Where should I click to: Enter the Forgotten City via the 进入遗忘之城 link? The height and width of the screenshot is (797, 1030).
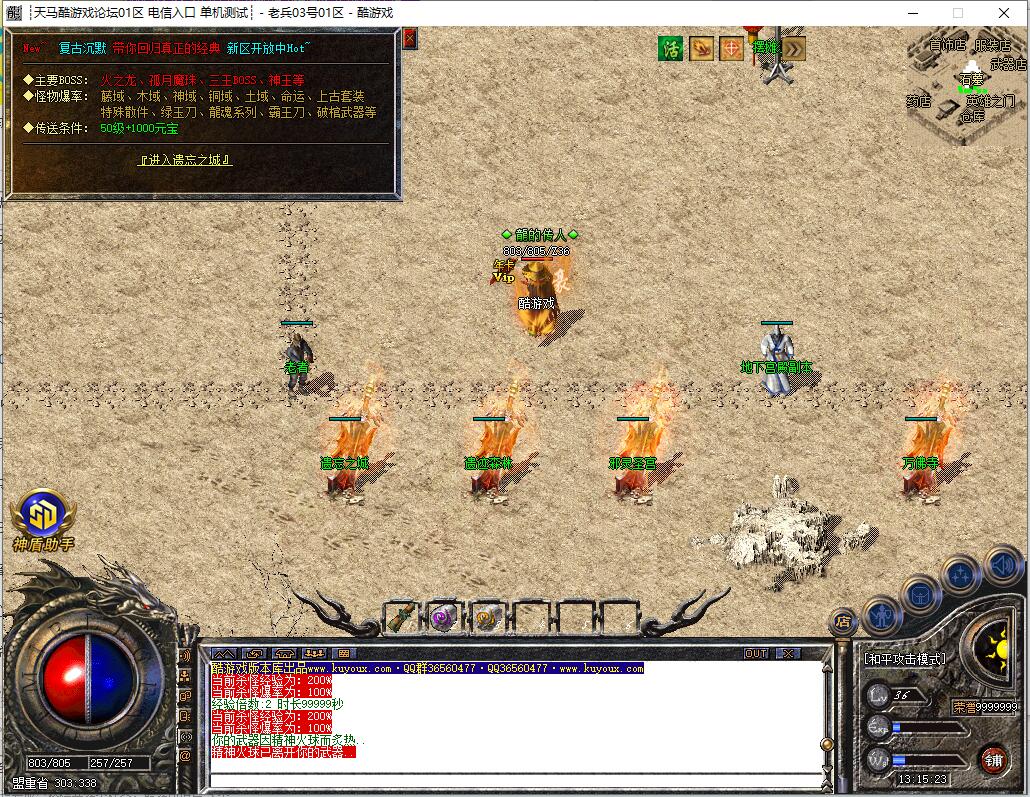coord(186,160)
